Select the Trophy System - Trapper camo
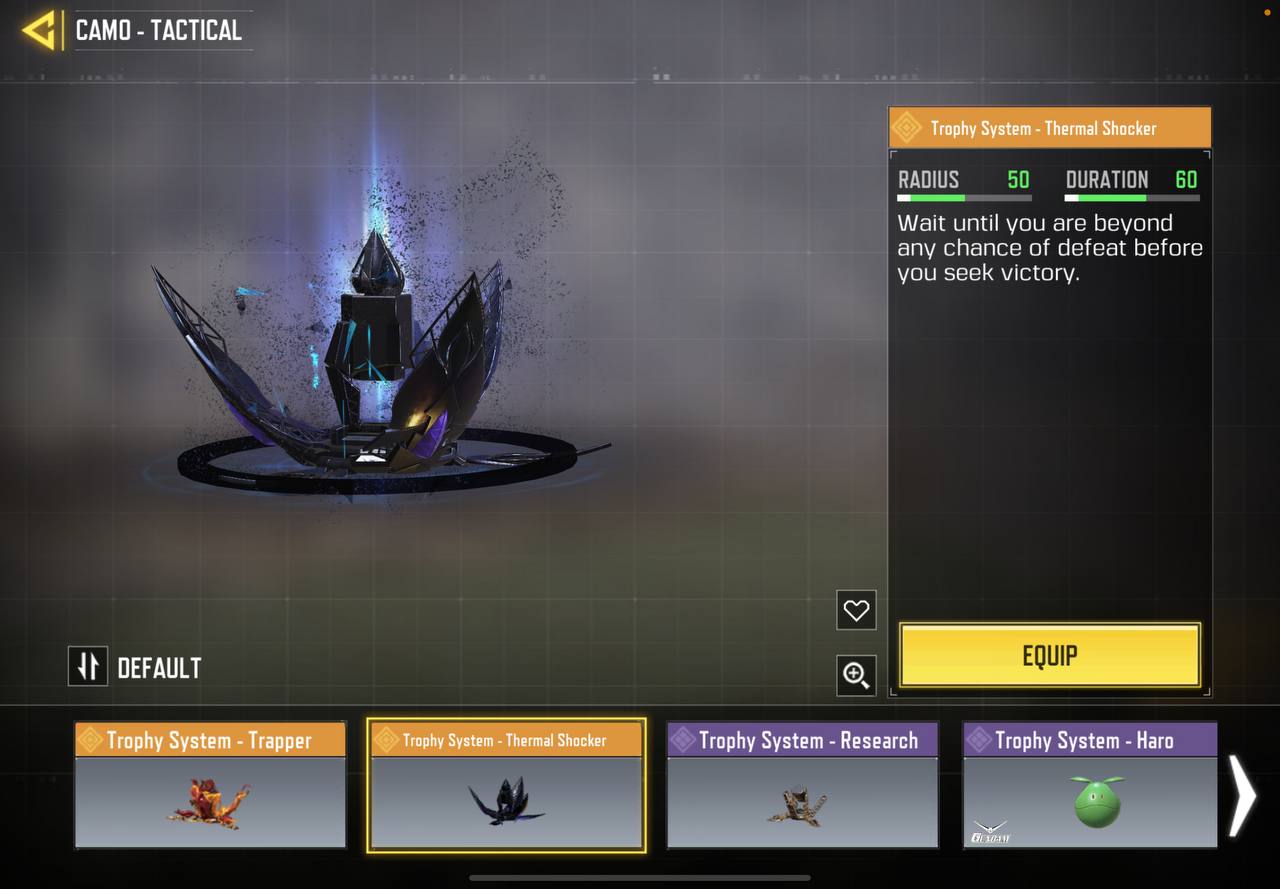Viewport: 1280px width, 889px height. coord(210,786)
